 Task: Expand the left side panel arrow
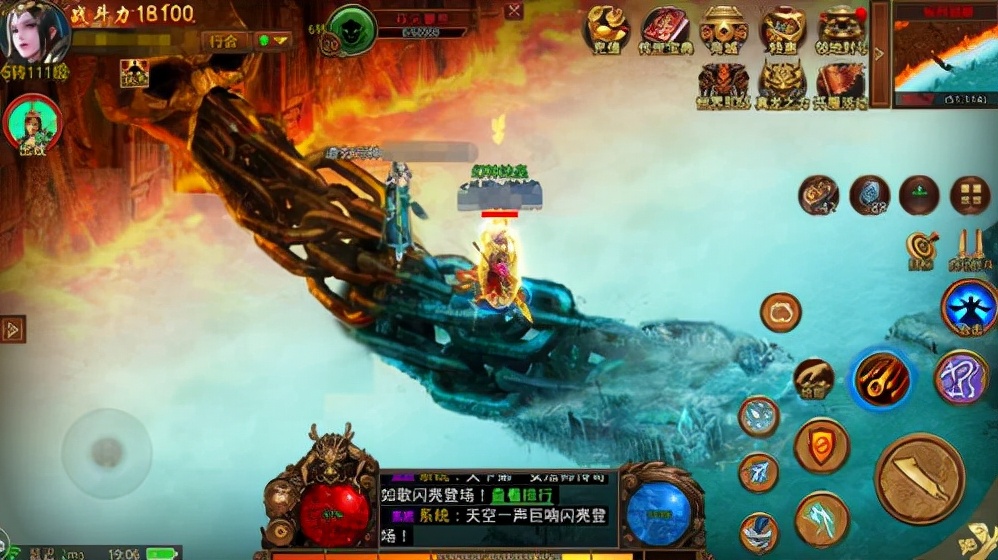pyautogui.click(x=13, y=329)
